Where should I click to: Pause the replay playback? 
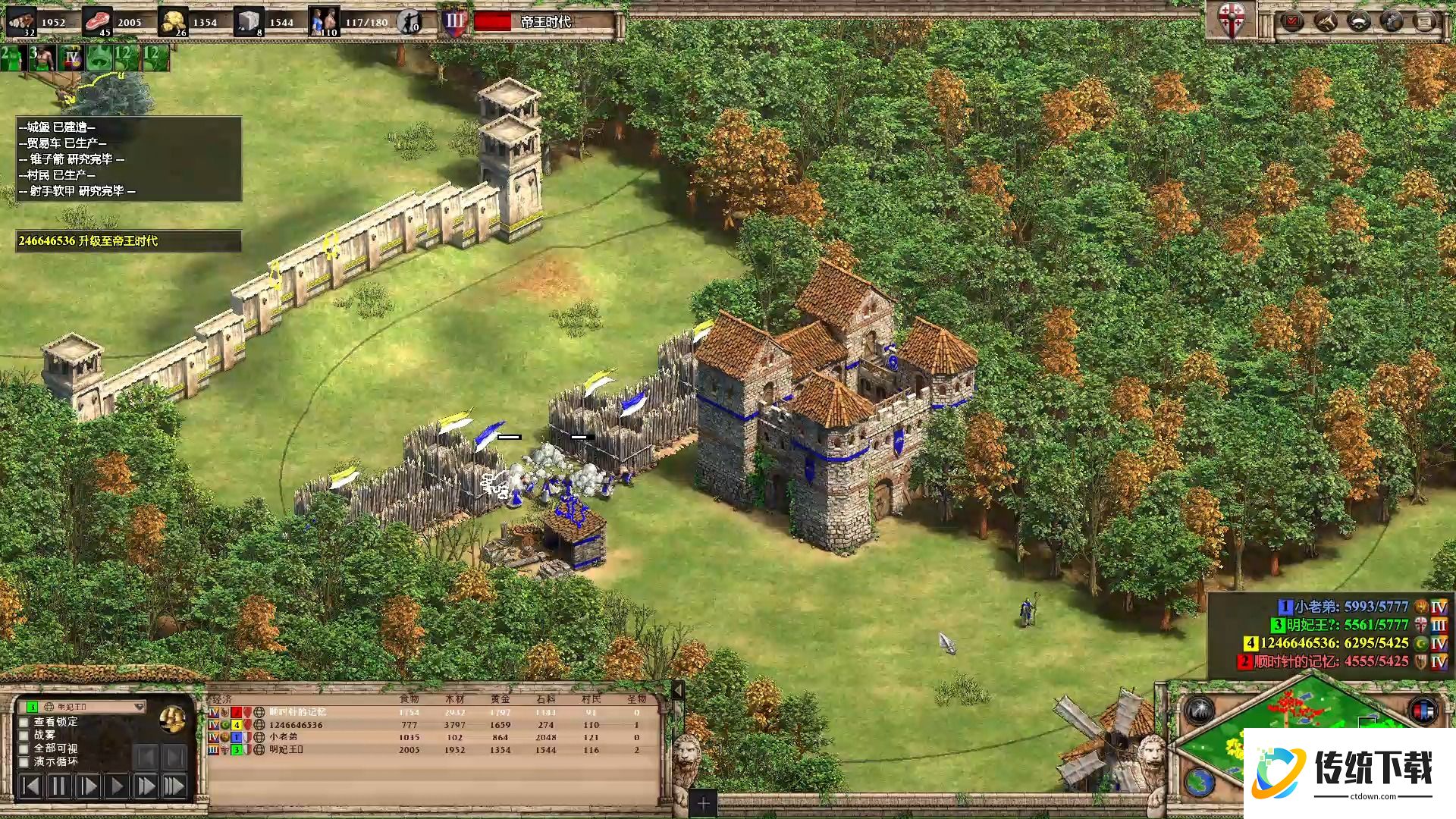pyautogui.click(x=59, y=786)
